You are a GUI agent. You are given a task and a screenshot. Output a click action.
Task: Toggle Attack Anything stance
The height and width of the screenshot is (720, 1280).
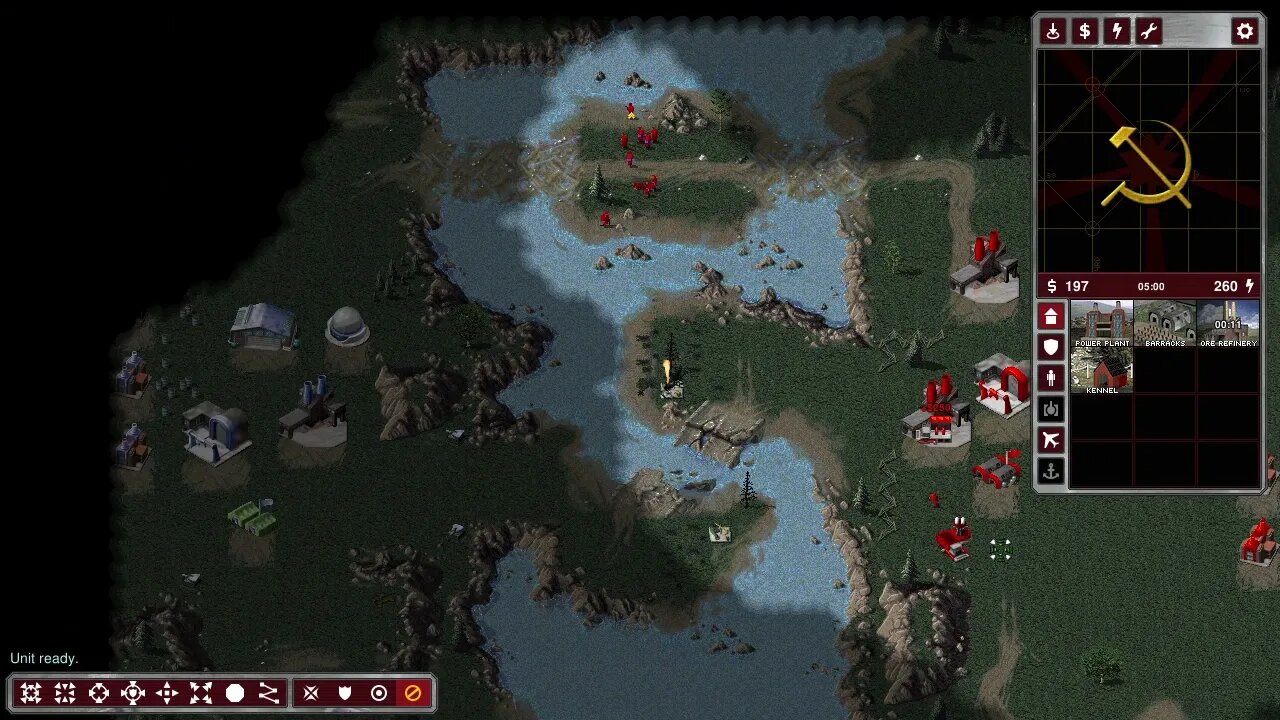(311, 691)
